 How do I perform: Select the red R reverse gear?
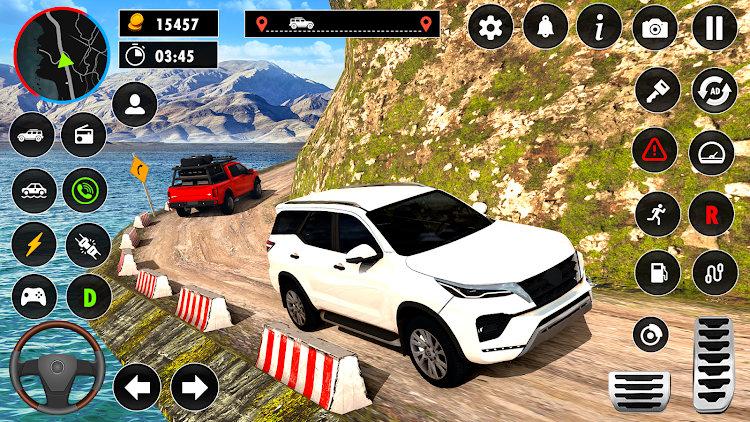point(713,212)
